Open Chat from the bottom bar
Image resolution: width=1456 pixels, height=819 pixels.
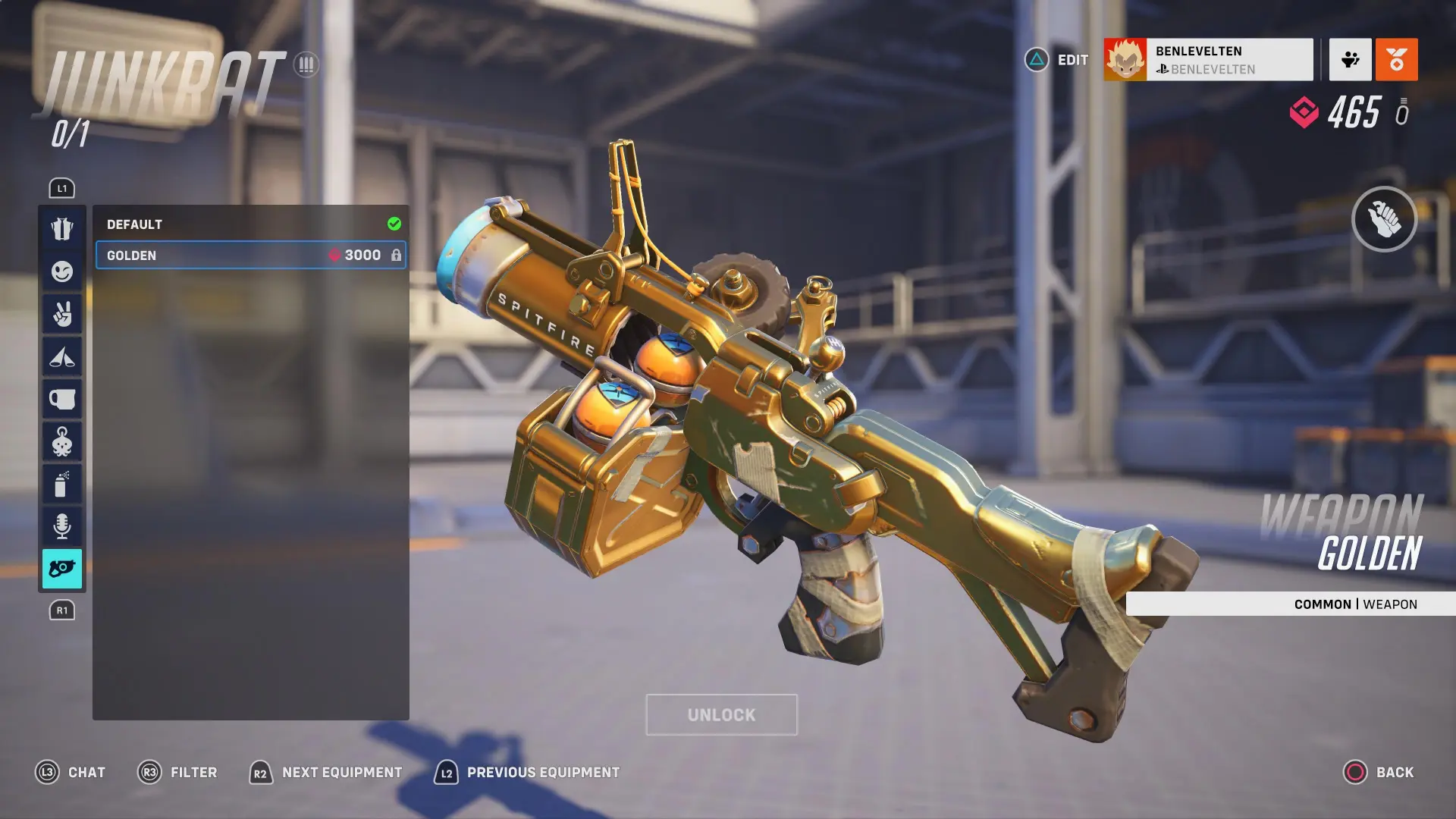(x=73, y=772)
